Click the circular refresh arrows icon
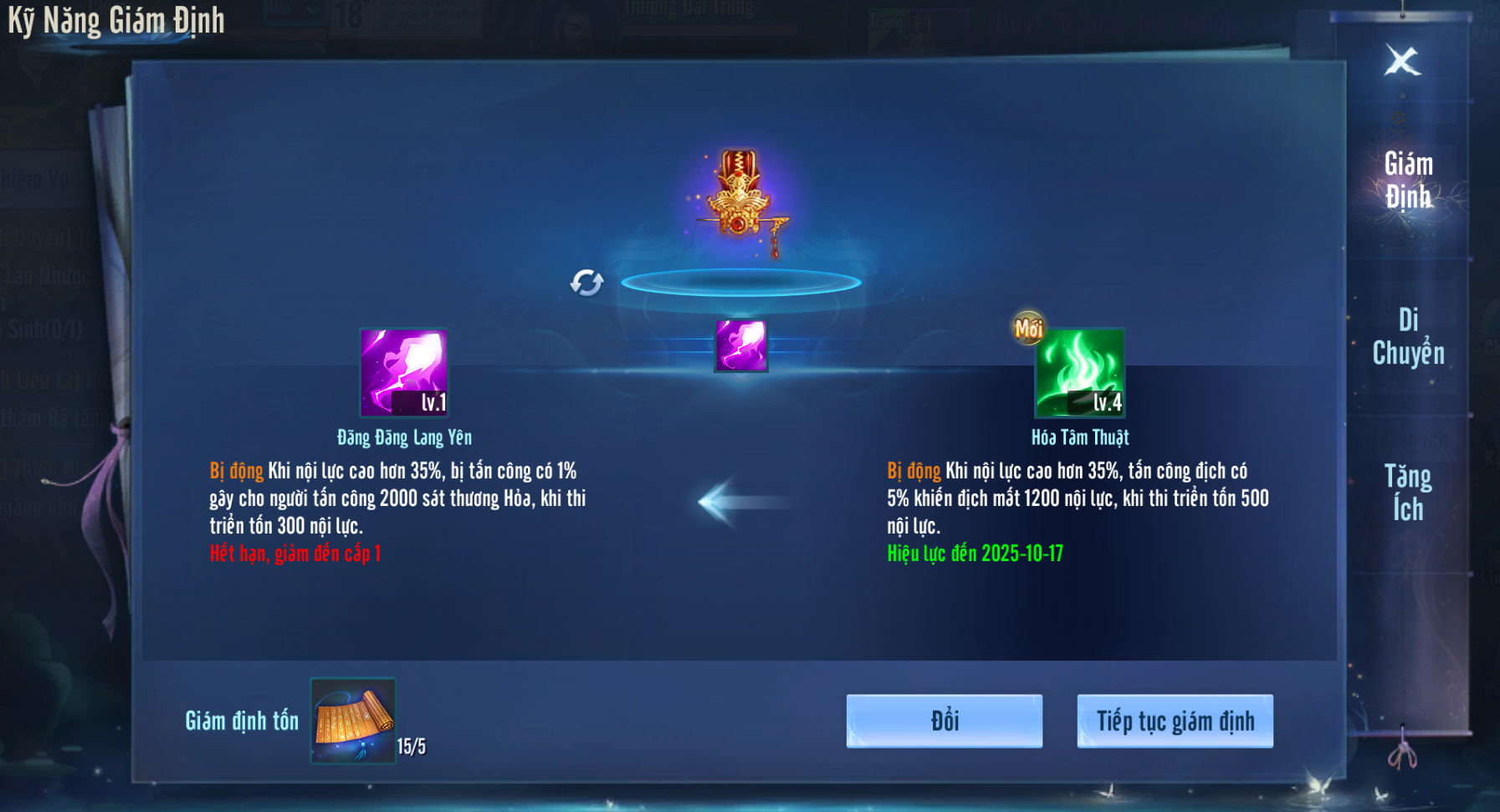The height and width of the screenshot is (812, 1500). (587, 283)
